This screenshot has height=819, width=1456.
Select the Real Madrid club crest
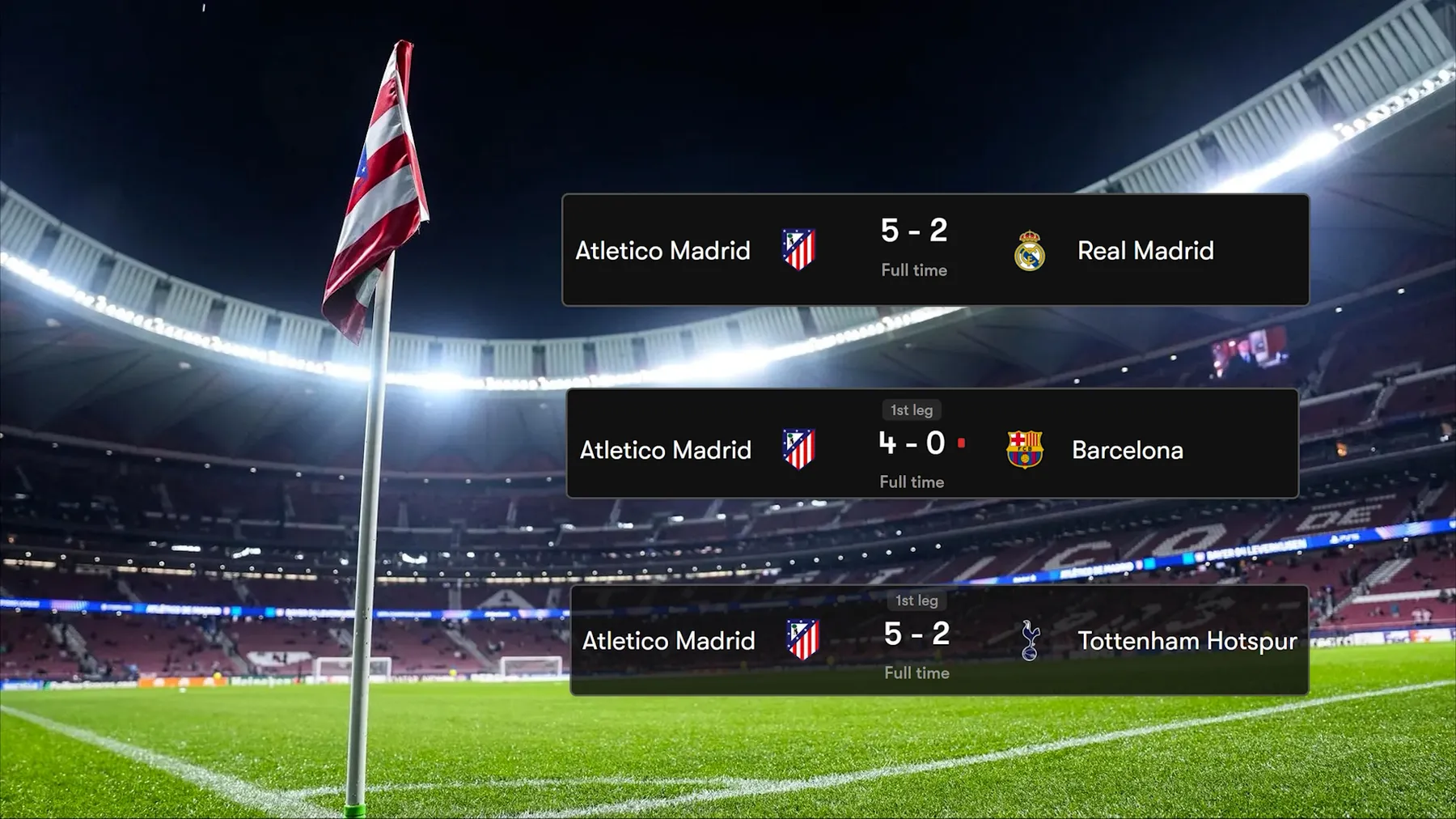tap(1029, 251)
